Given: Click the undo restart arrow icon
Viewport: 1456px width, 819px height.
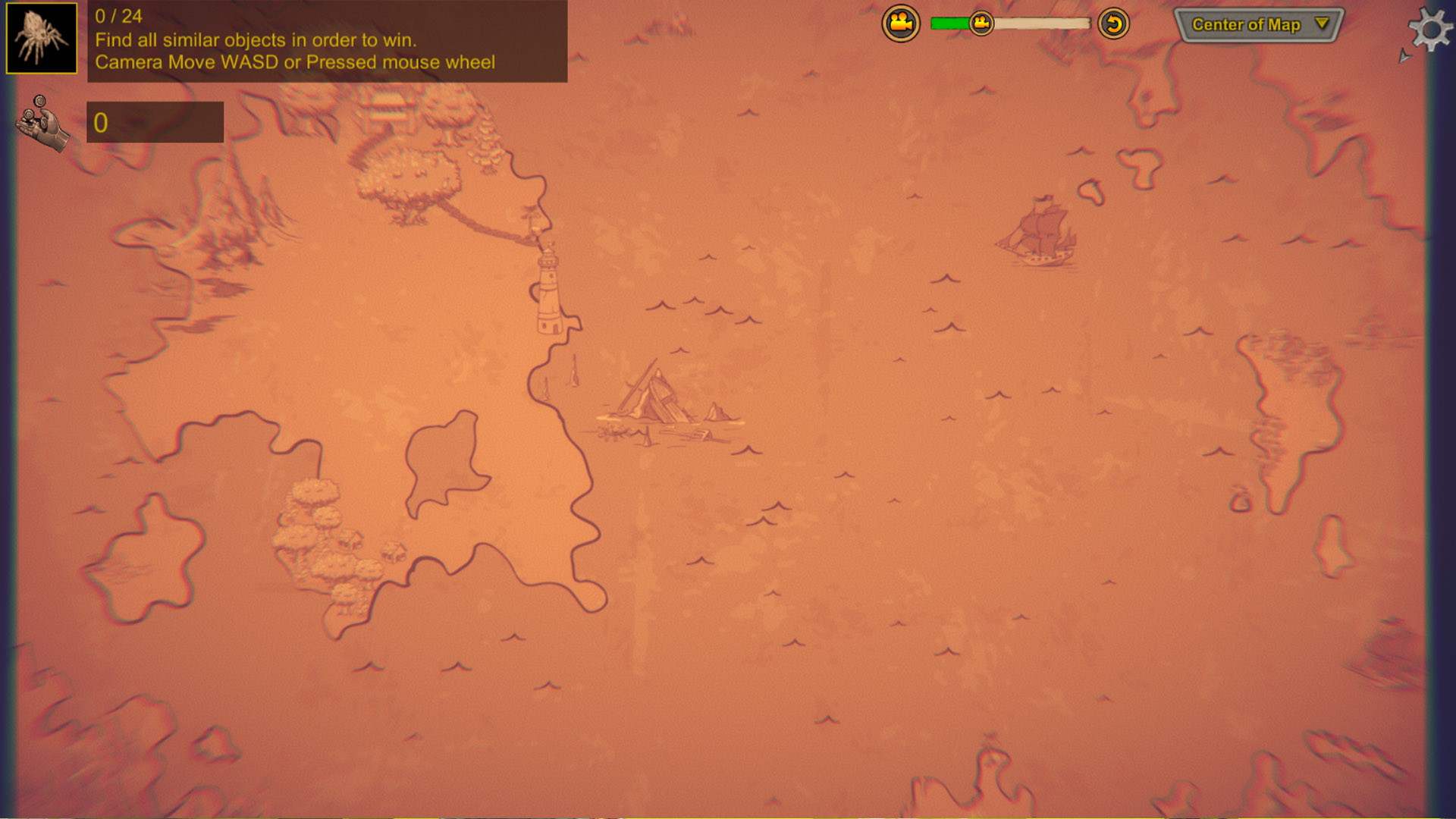Looking at the screenshot, I should 1112,24.
